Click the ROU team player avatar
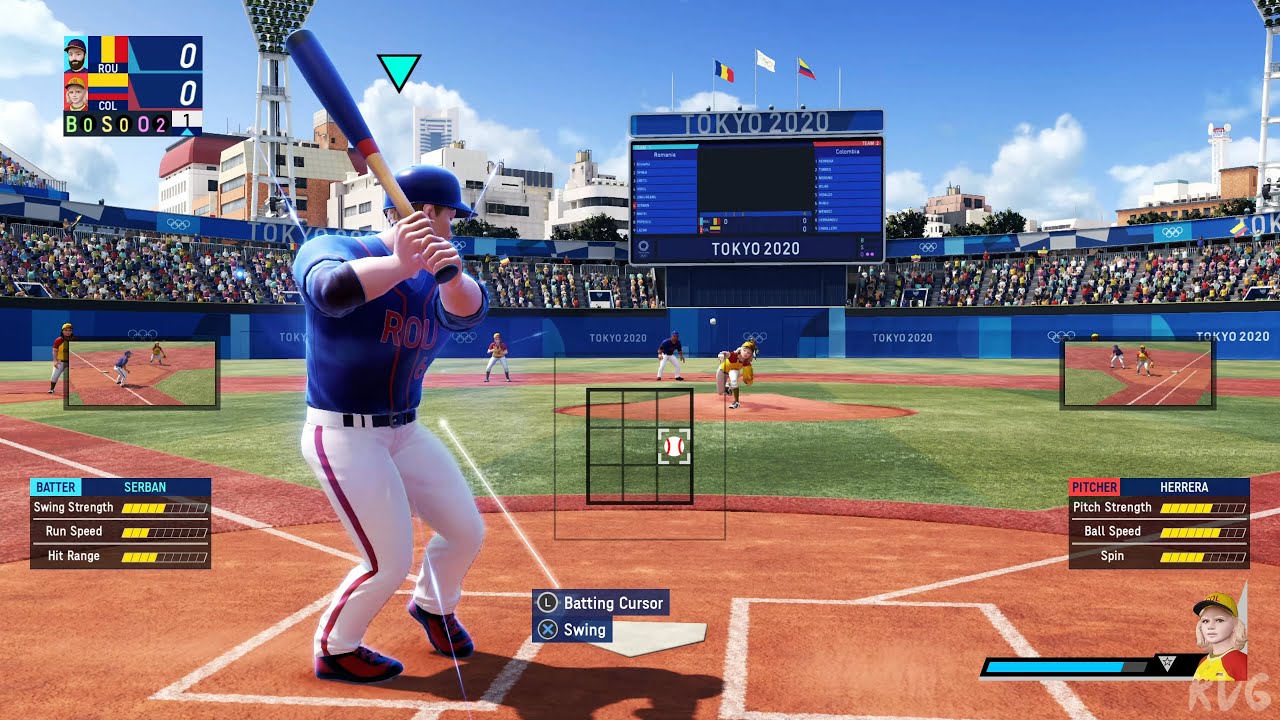 pos(76,54)
